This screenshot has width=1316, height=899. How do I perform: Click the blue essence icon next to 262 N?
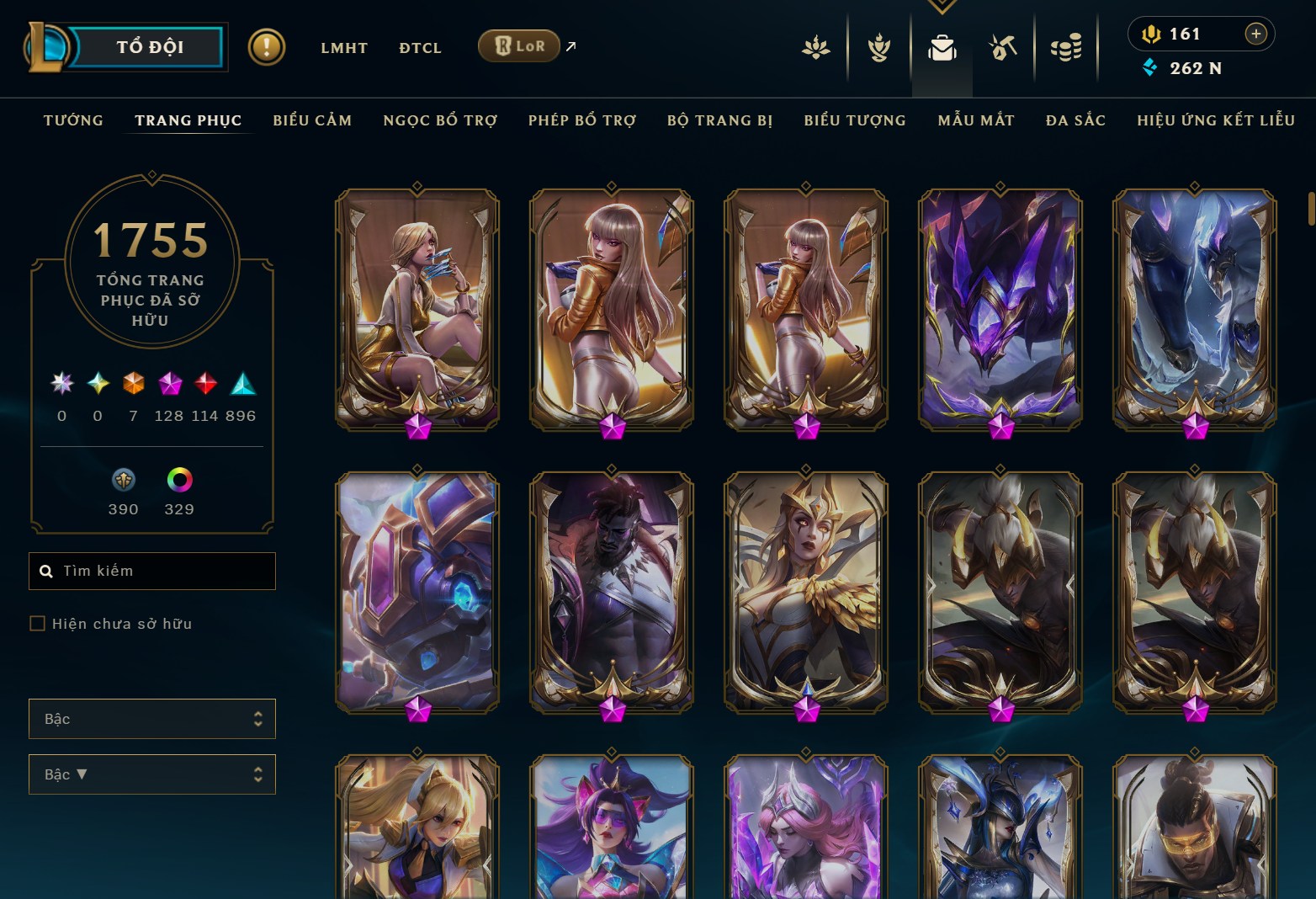[1149, 69]
